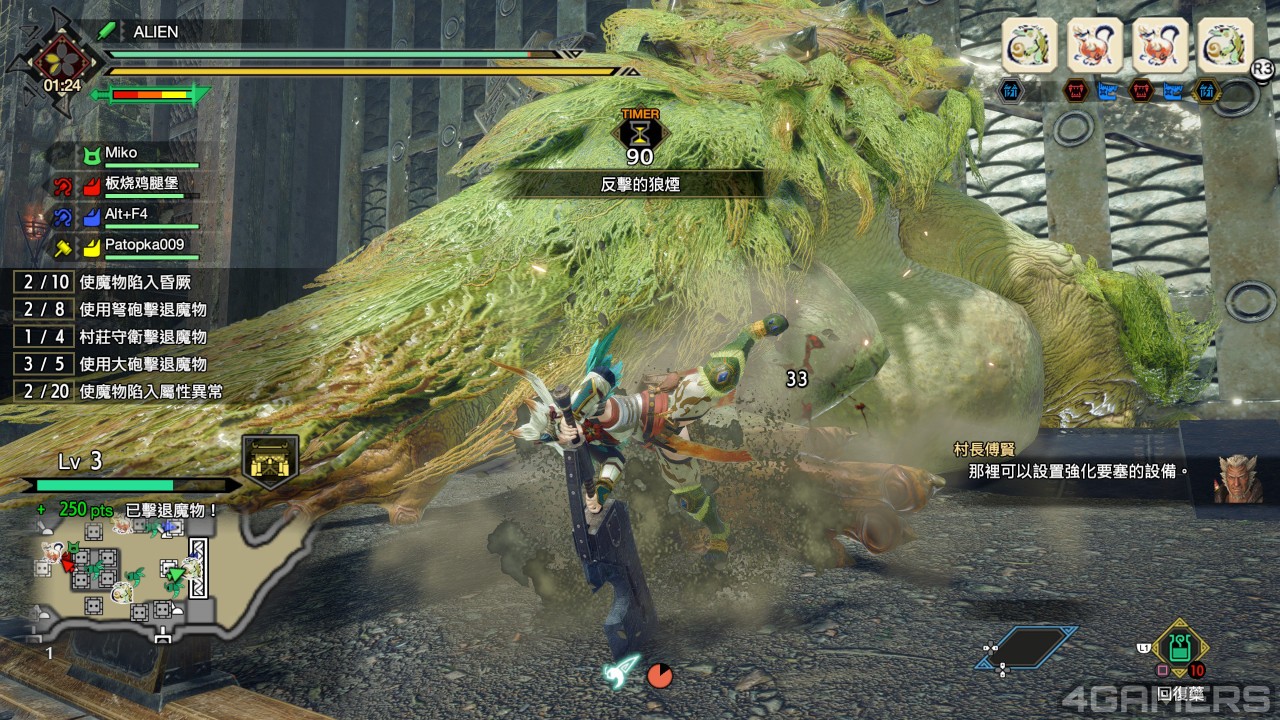This screenshot has height=720, width=1280.
Task: Click the village elder portrait
Action: point(1236,478)
